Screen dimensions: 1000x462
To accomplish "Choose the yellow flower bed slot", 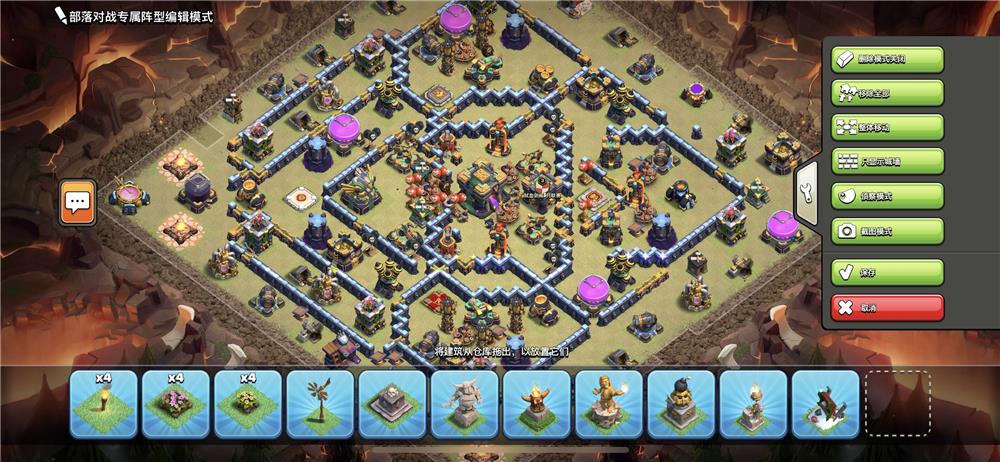I will tap(247, 403).
